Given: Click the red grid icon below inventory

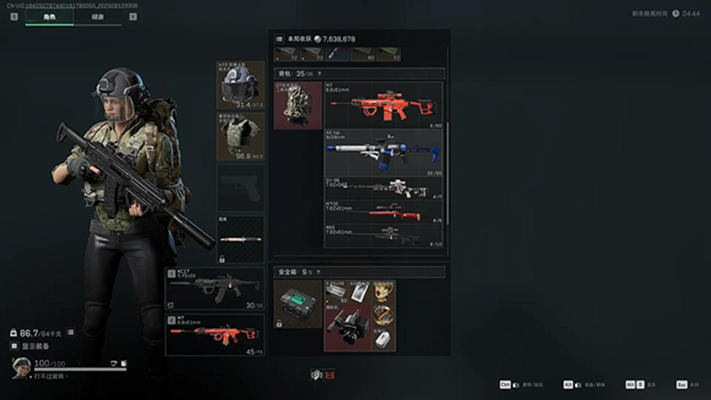Looking at the screenshot, I should 332,375.
